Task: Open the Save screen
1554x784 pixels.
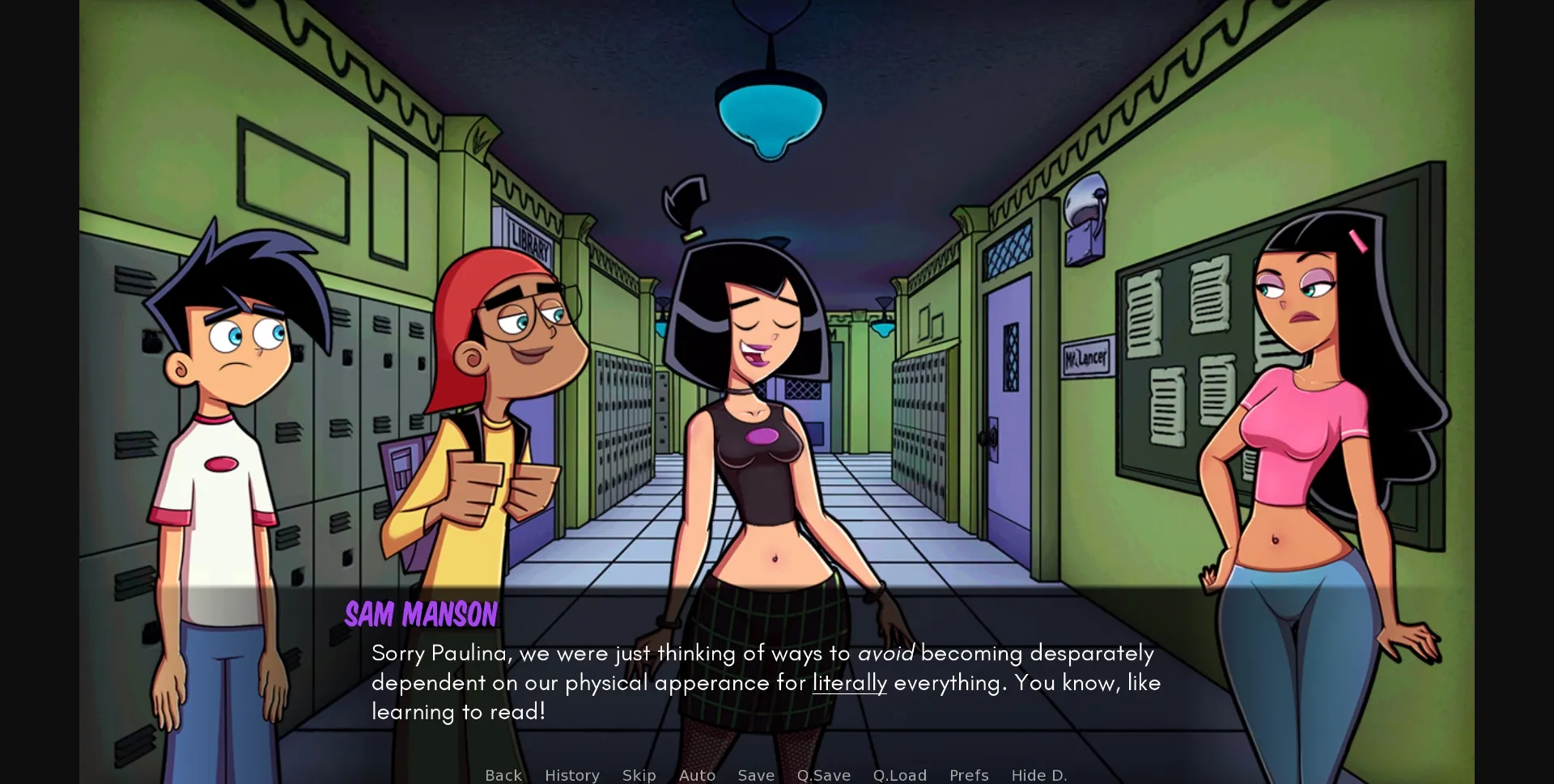Action: click(x=755, y=775)
